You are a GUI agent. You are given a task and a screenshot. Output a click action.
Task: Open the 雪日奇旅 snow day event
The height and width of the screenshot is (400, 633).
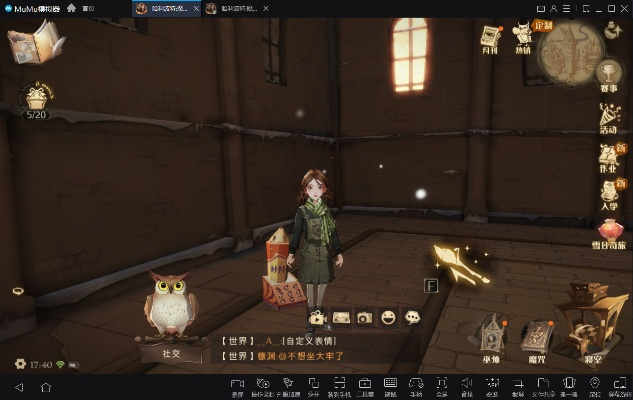(x=609, y=235)
